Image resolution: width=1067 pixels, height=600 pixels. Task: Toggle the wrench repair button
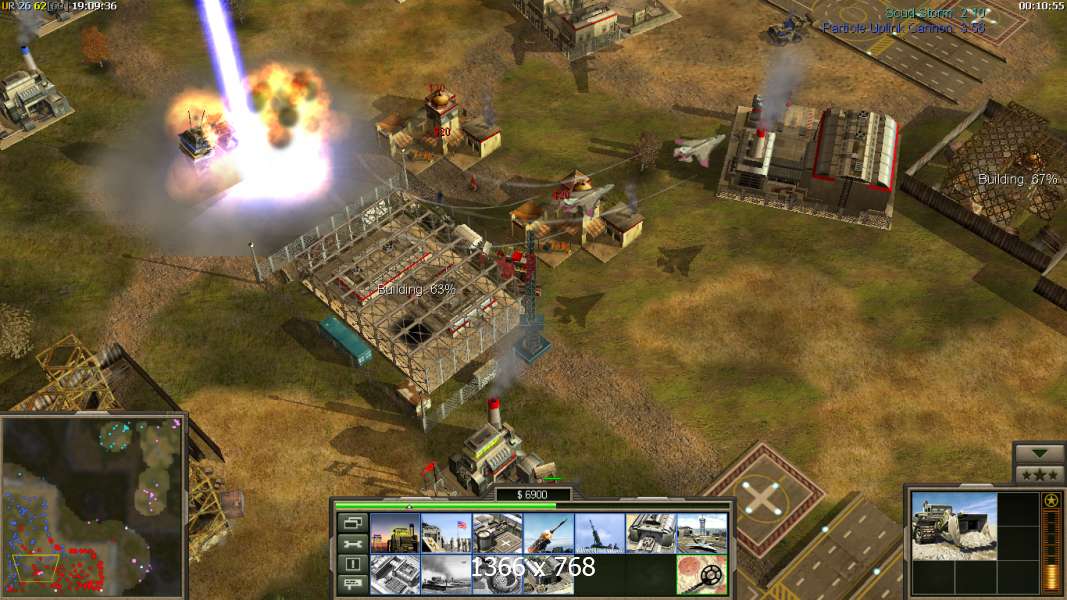pos(352,543)
